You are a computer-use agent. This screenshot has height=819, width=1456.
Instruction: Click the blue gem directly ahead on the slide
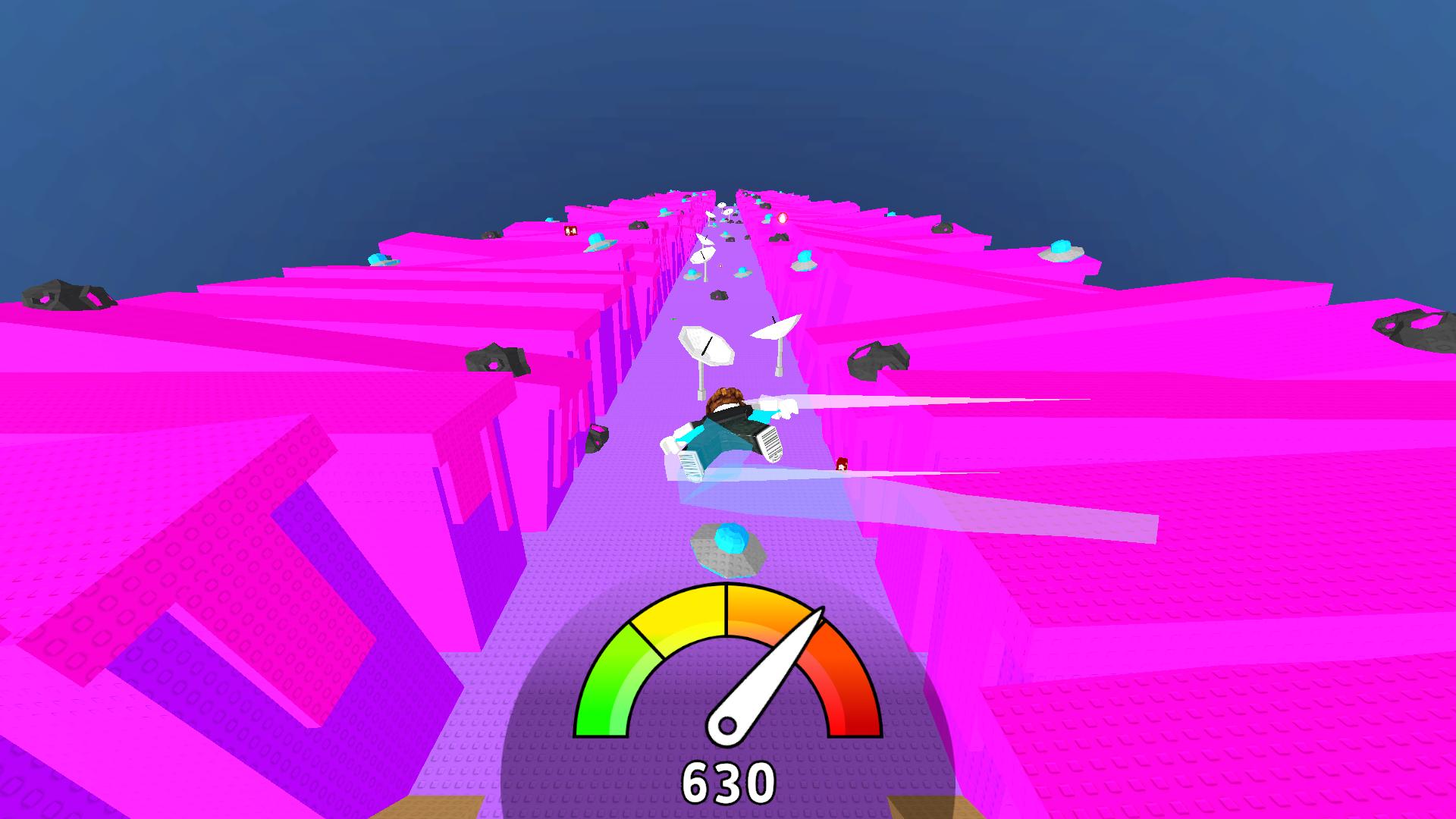730,540
